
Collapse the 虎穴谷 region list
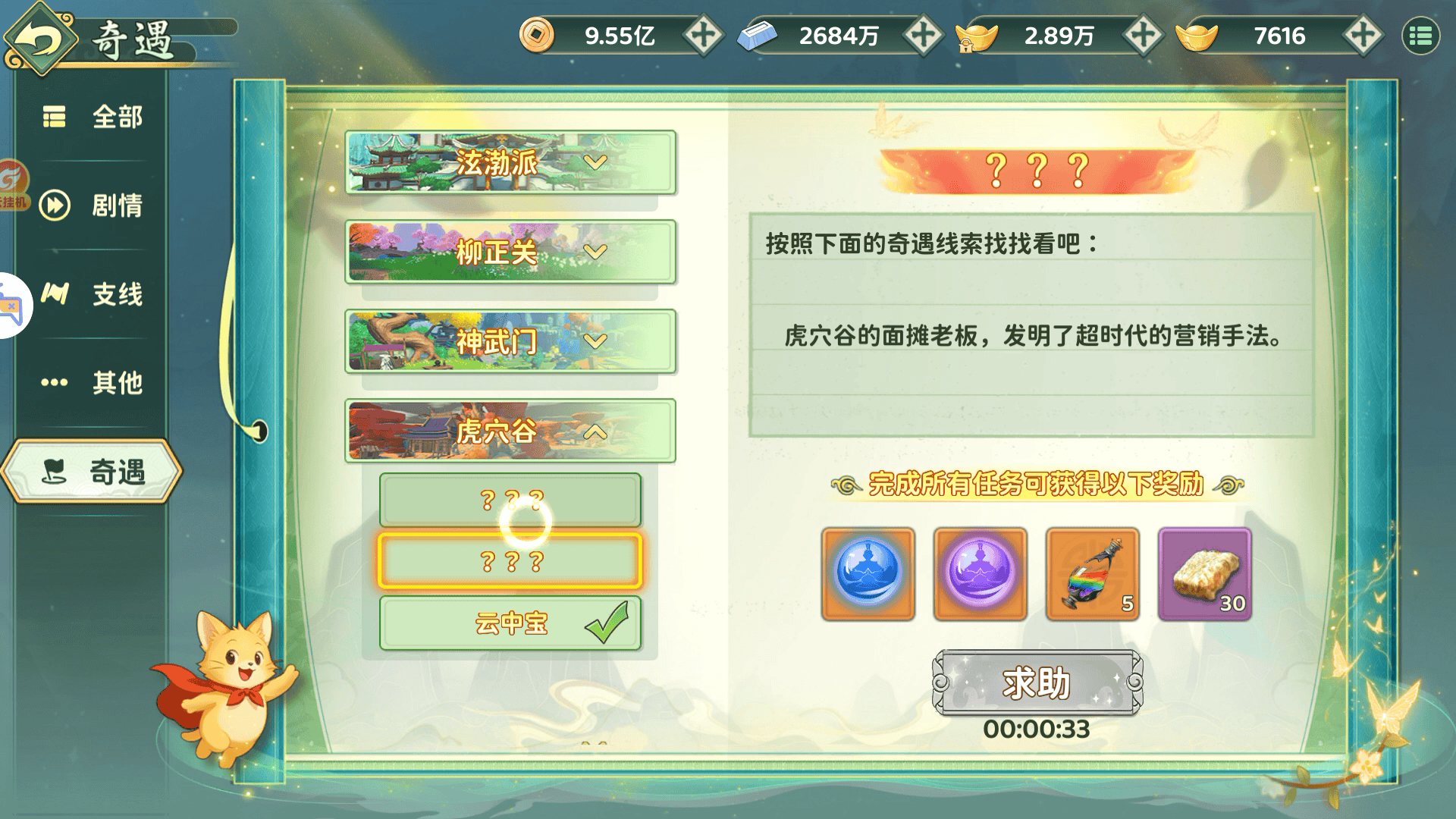pyautogui.click(x=510, y=432)
